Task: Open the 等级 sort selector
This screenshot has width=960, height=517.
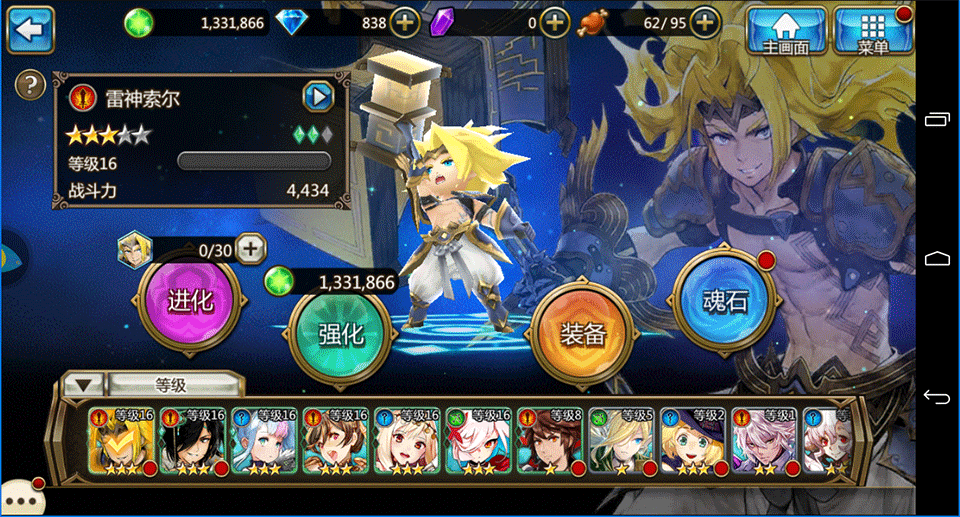Action: 155,384
